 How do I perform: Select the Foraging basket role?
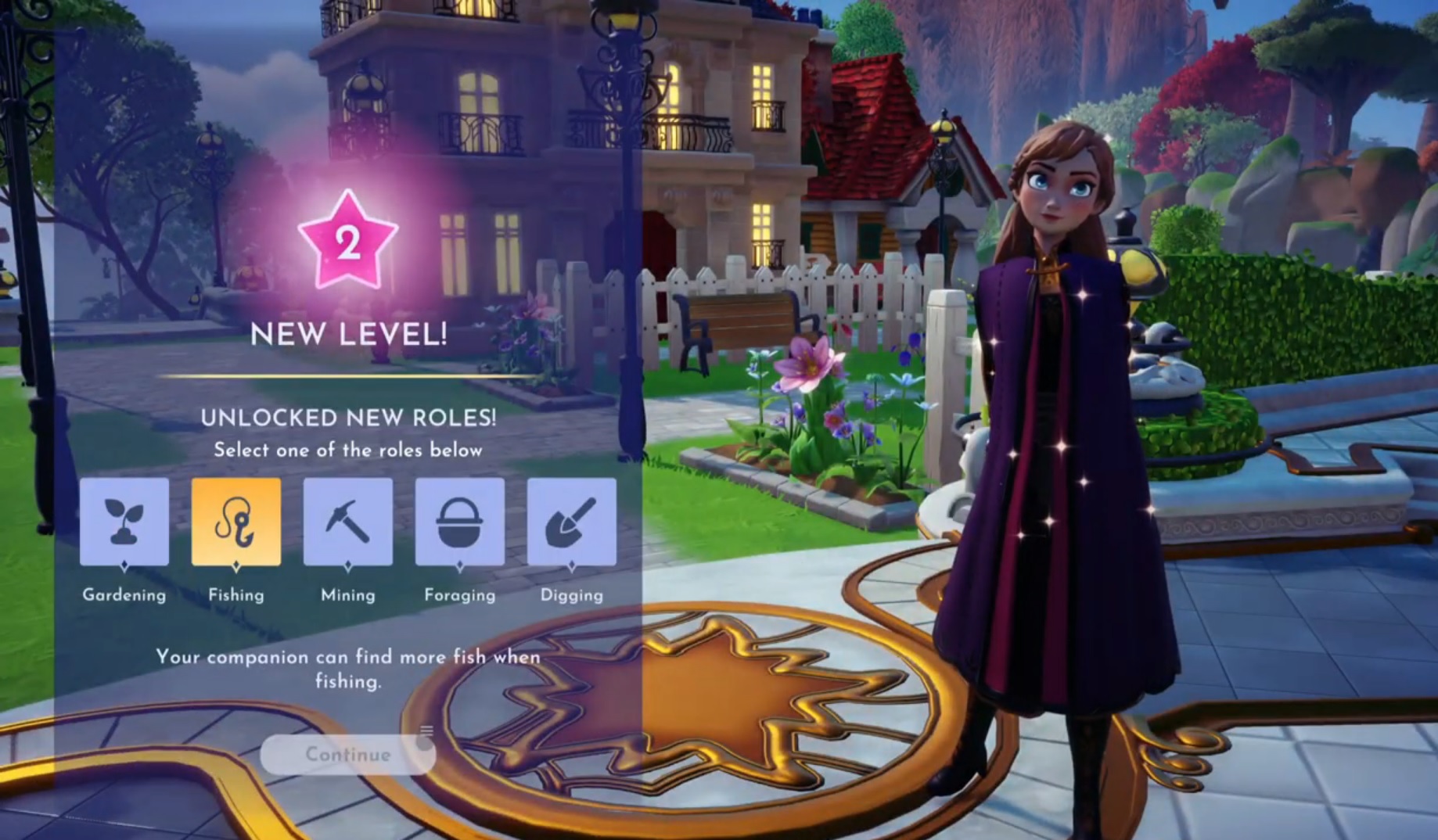click(x=460, y=522)
